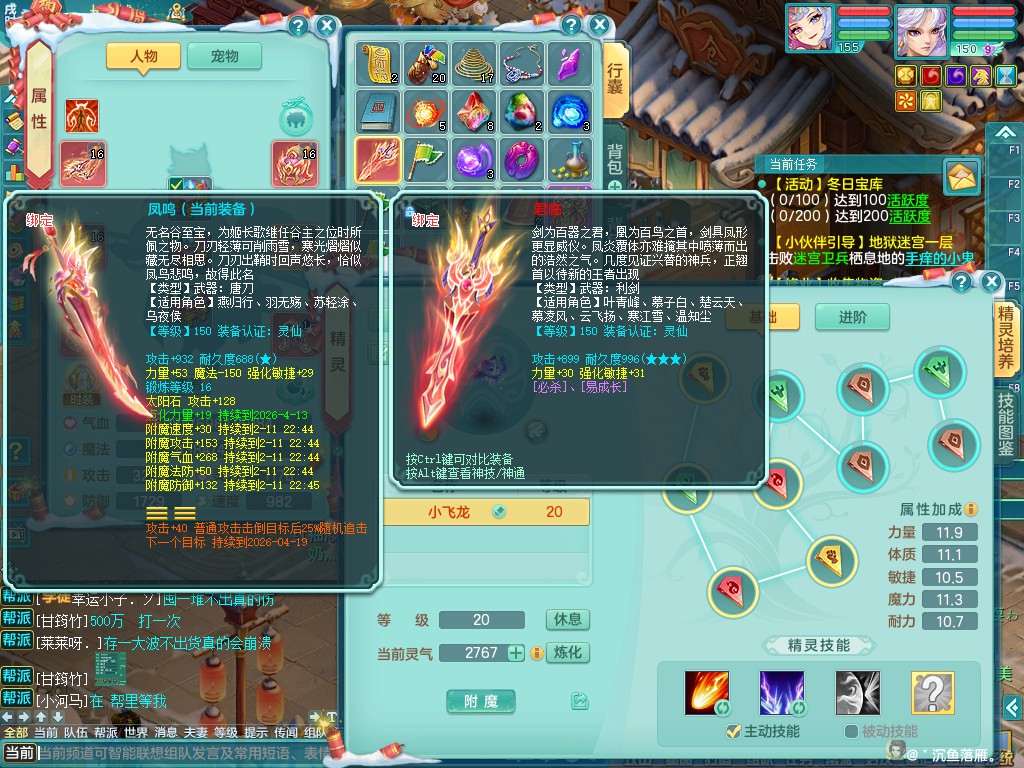1024x768 pixels.
Task: Click the 进阶 button
Action: click(852, 317)
